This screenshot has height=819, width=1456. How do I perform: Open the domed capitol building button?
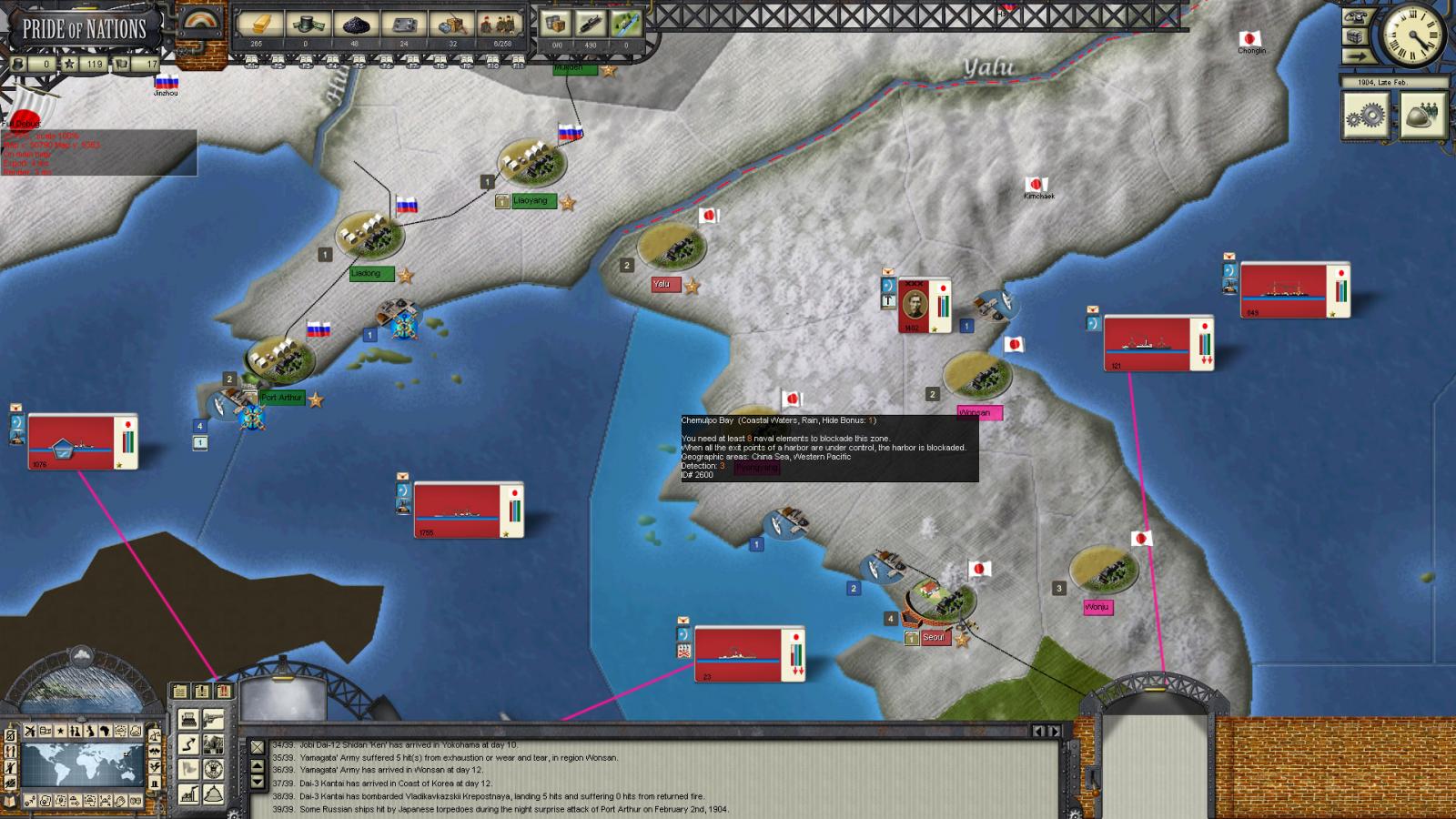213,794
